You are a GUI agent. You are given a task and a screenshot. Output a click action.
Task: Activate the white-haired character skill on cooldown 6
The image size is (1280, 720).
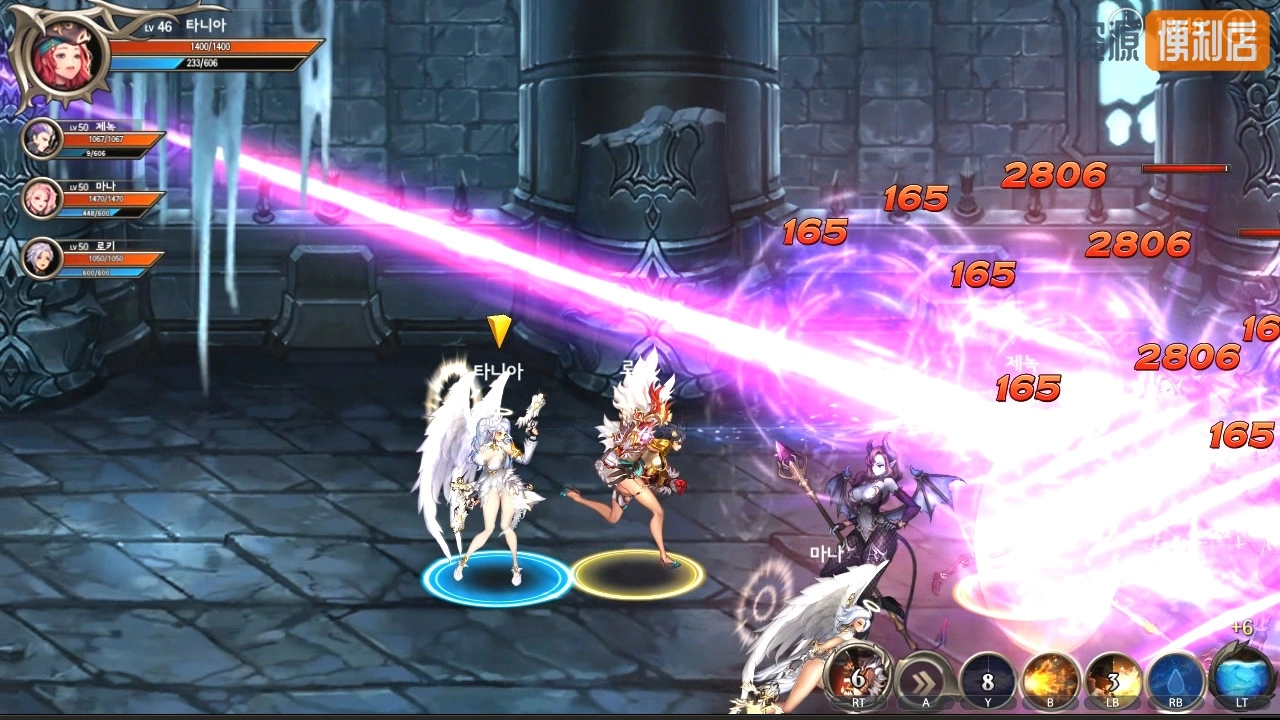[858, 678]
